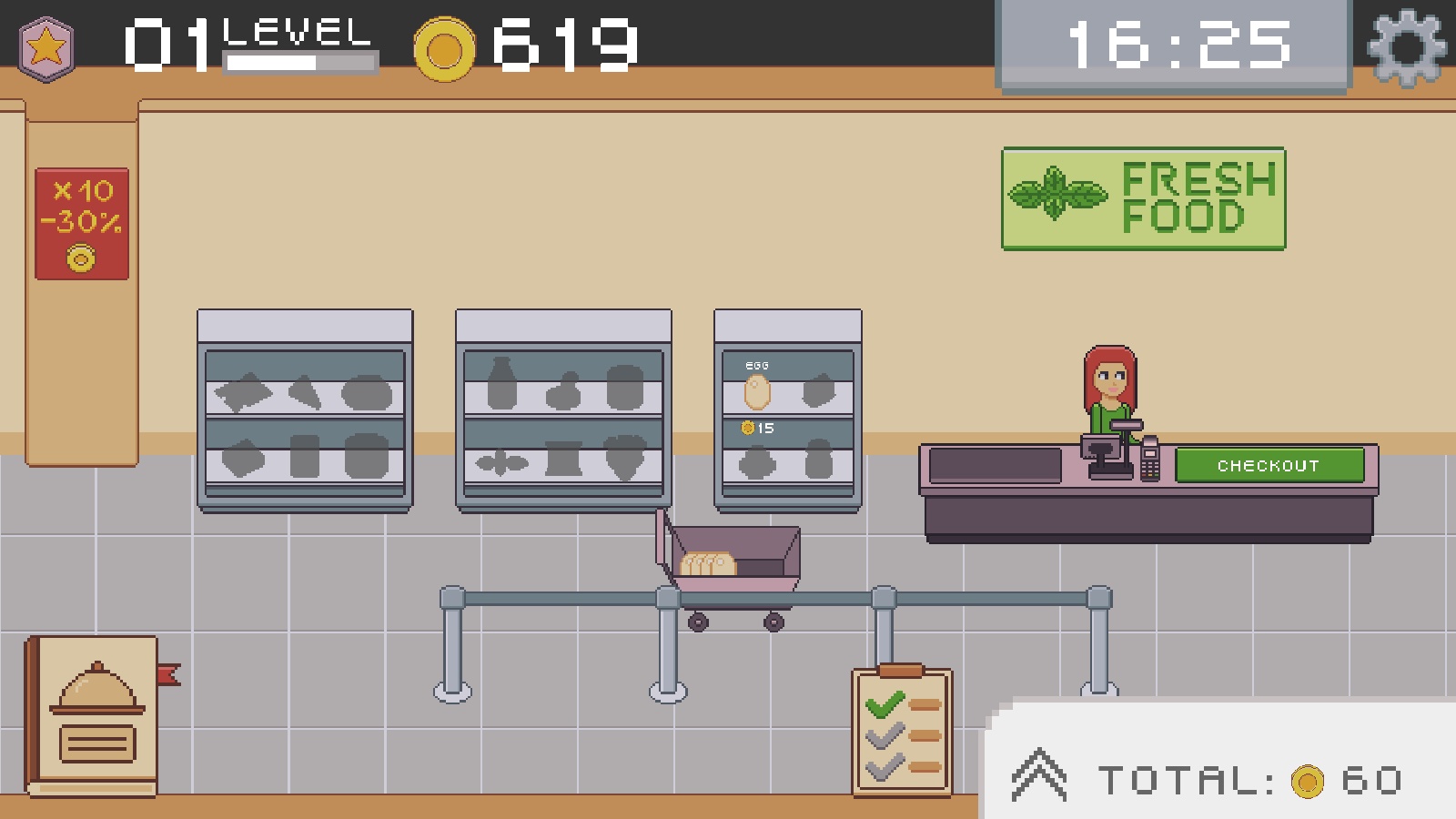Open the shopping checklist clipboard
Image resolution: width=1456 pixels, height=819 pixels.
[901, 733]
